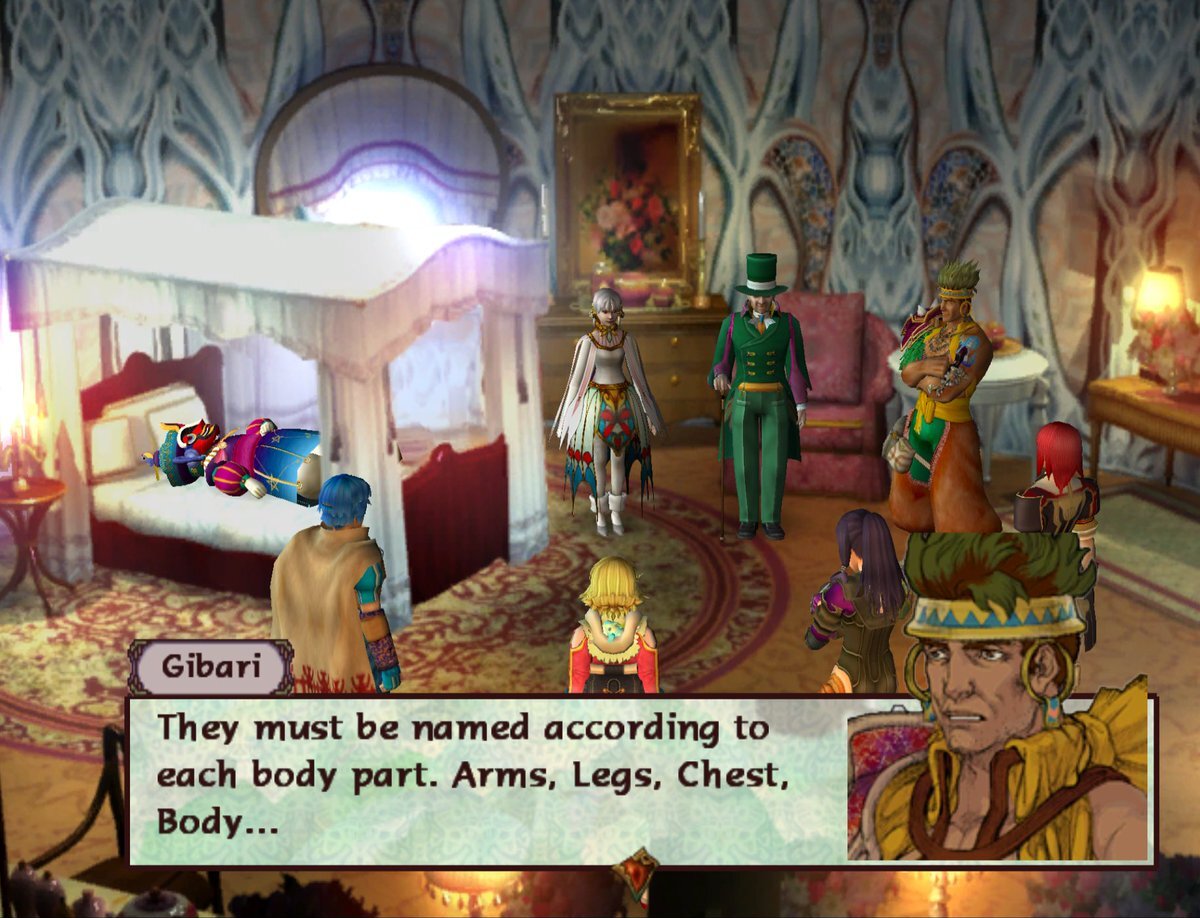Select the Gibari speaker name tag
The width and height of the screenshot is (1200, 918).
210,668
